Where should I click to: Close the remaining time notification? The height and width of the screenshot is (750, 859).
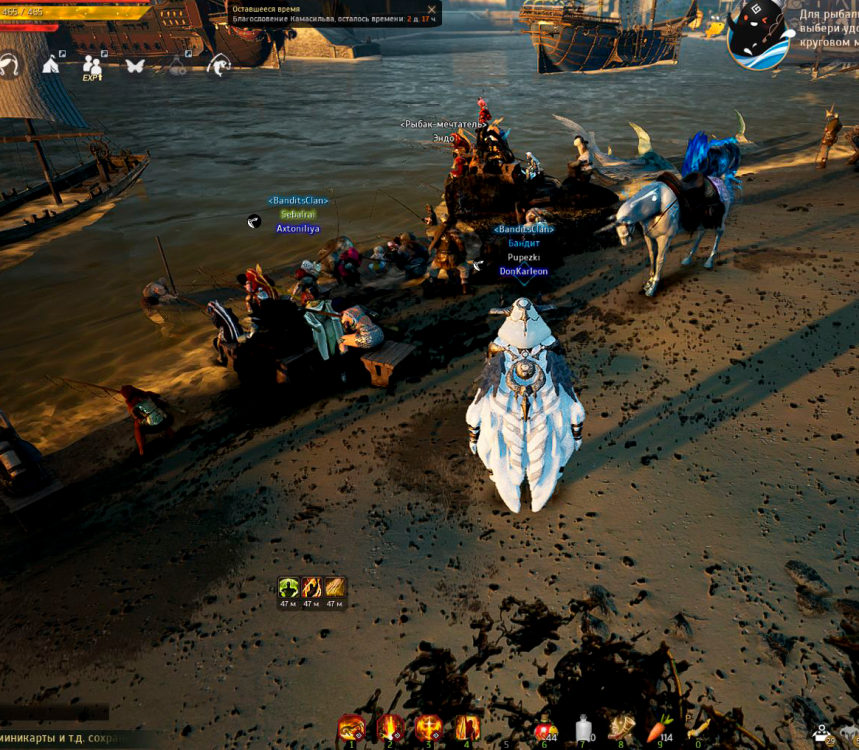[432, 9]
